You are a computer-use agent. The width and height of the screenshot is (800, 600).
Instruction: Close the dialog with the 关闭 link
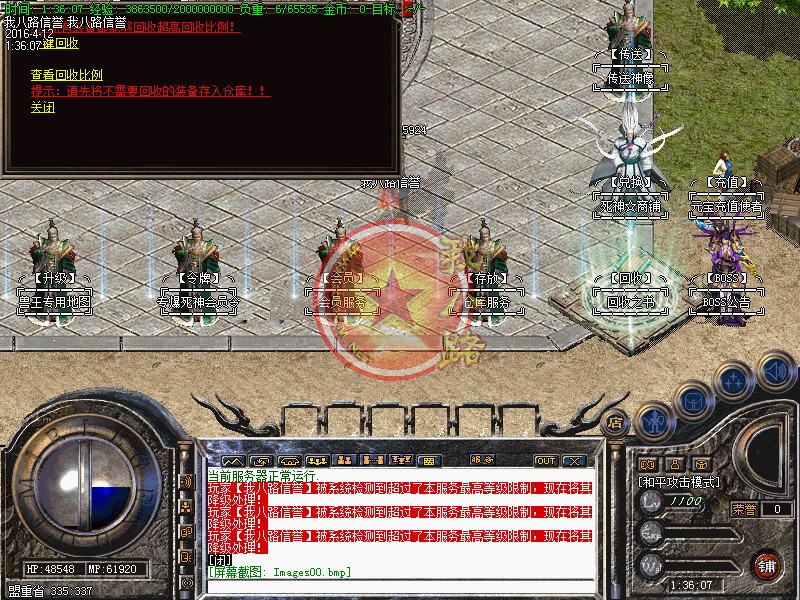(x=42, y=107)
